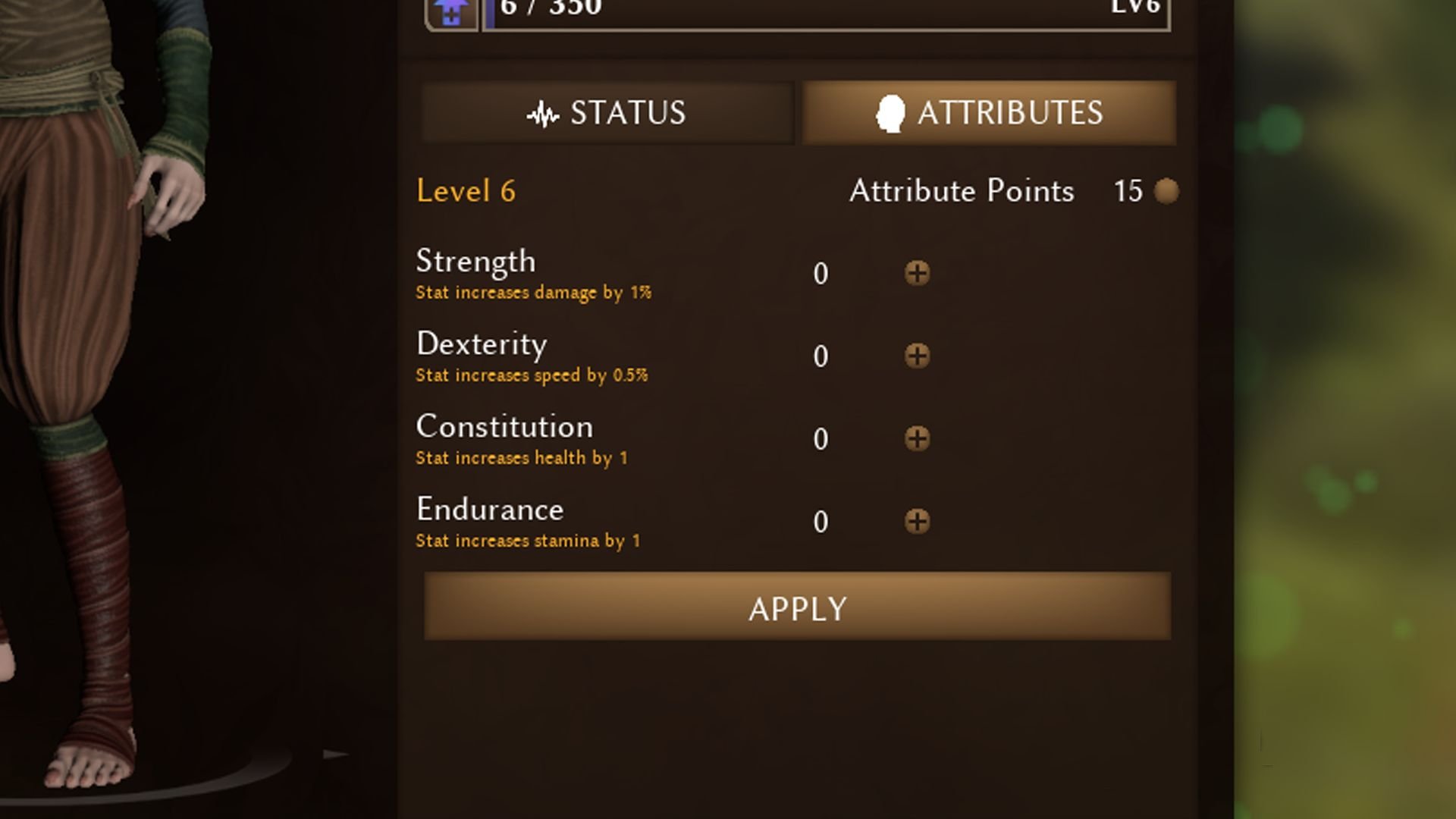
Task: Click the waveform icon on the STATUS tab
Action: click(543, 113)
